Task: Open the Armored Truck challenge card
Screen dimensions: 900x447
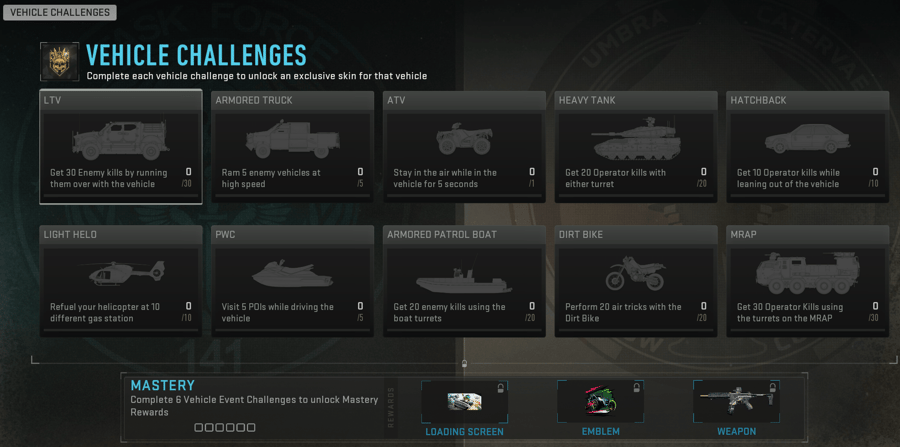Action: pos(292,147)
